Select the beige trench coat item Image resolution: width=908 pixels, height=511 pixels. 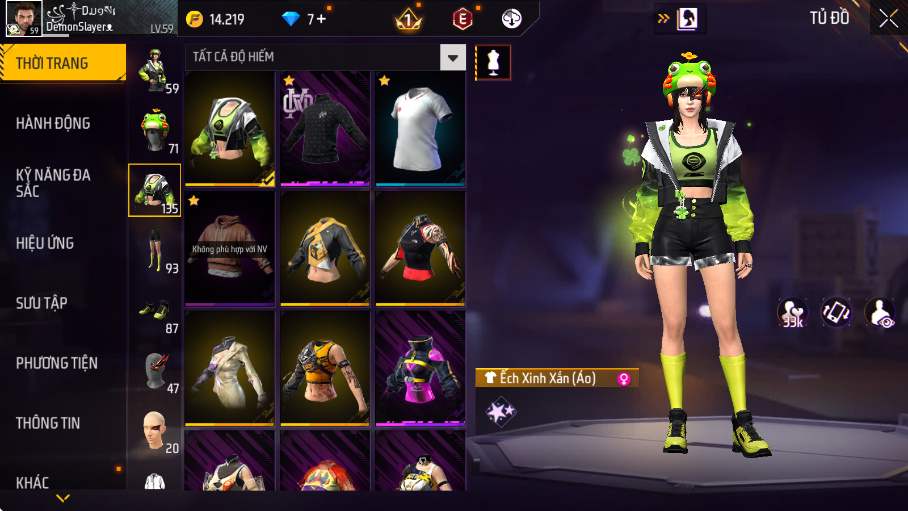click(230, 367)
